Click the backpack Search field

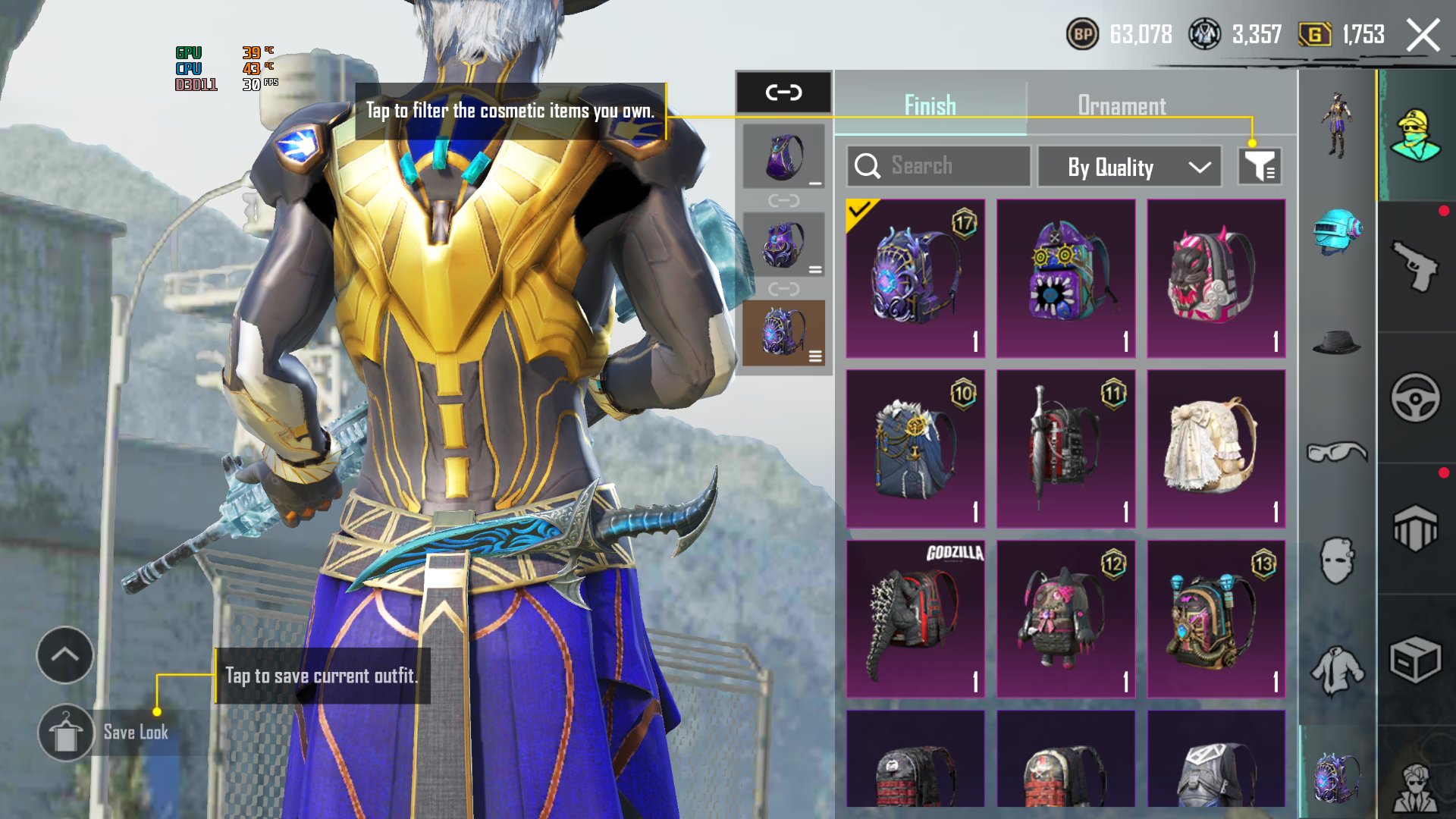pos(938,166)
